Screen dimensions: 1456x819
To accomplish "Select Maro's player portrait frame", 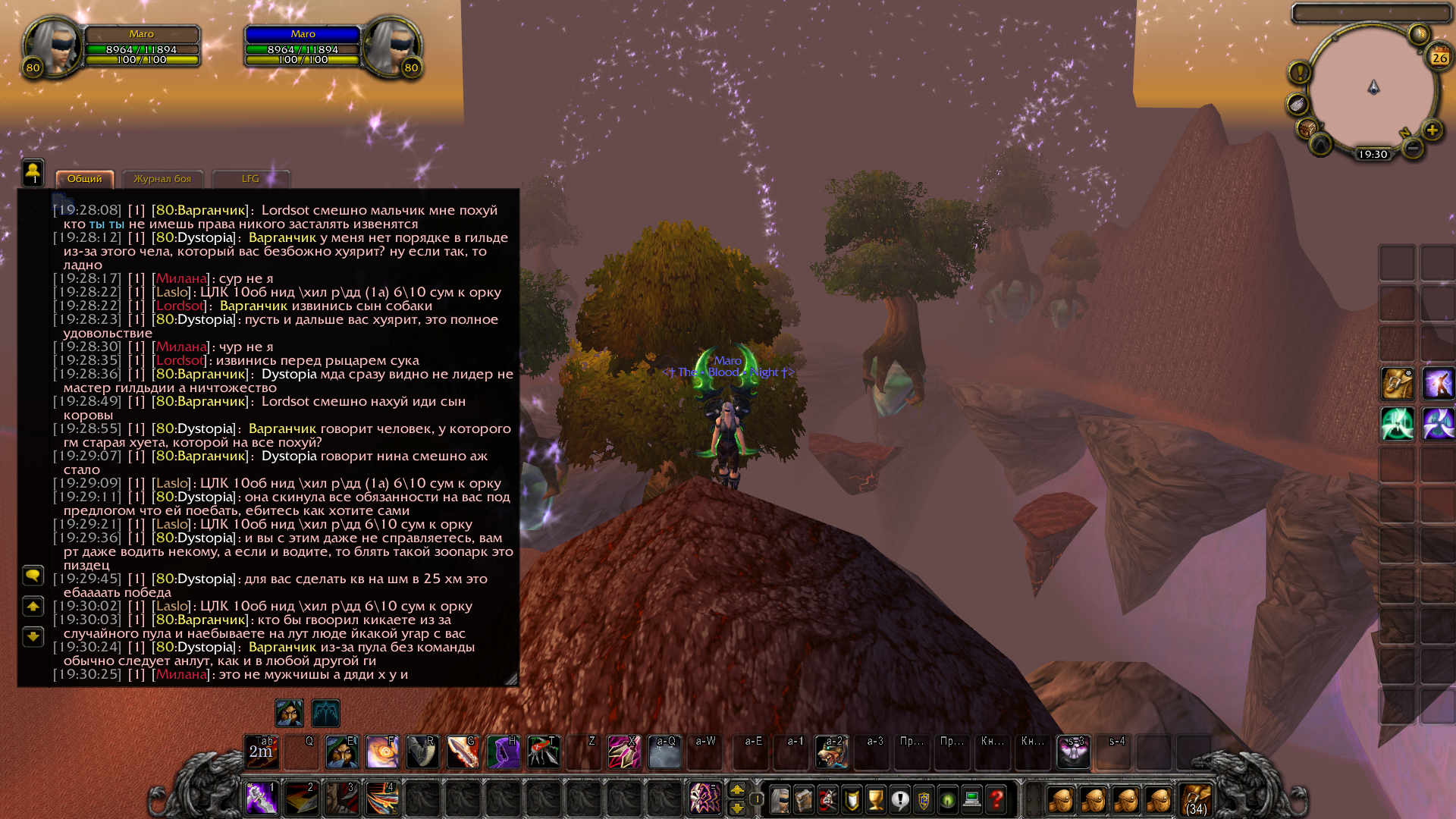I will point(53,47).
